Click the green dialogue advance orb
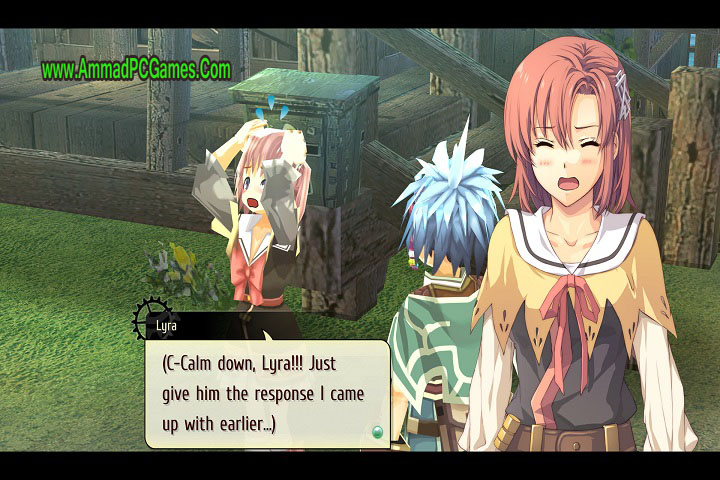This screenshot has width=720, height=480. point(377,432)
